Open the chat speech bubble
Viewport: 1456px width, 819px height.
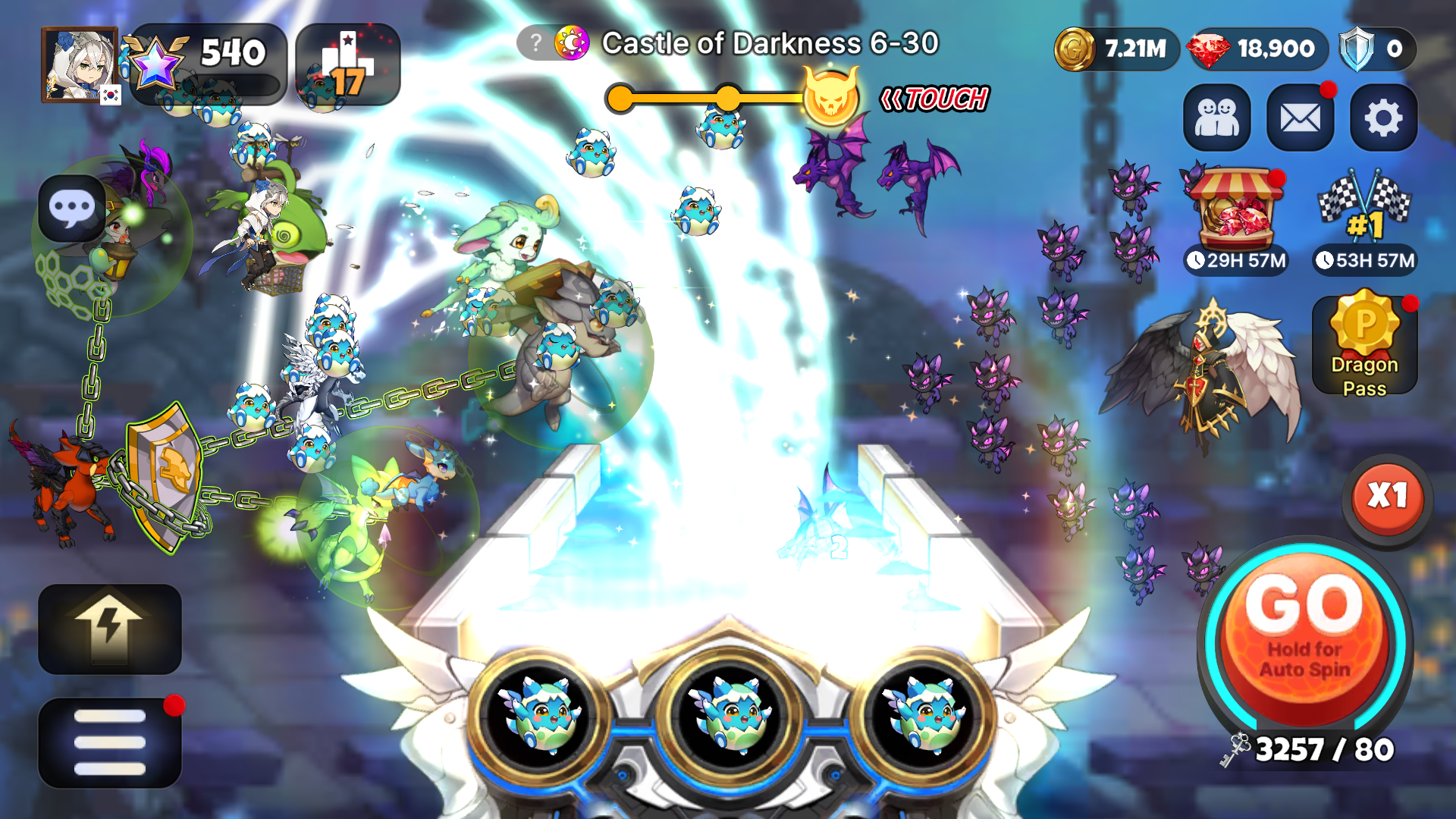[72, 208]
